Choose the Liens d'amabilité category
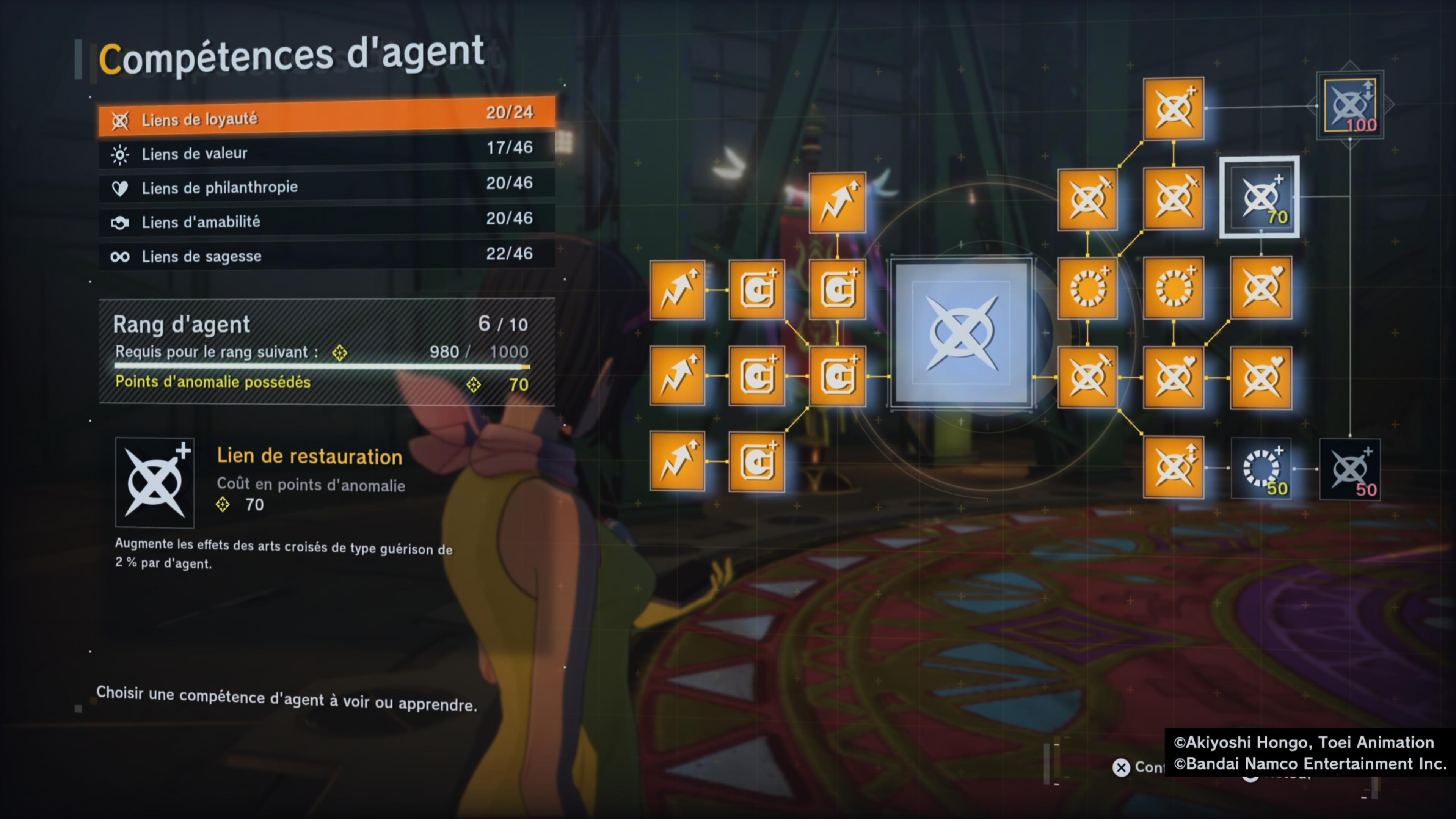 (326, 220)
